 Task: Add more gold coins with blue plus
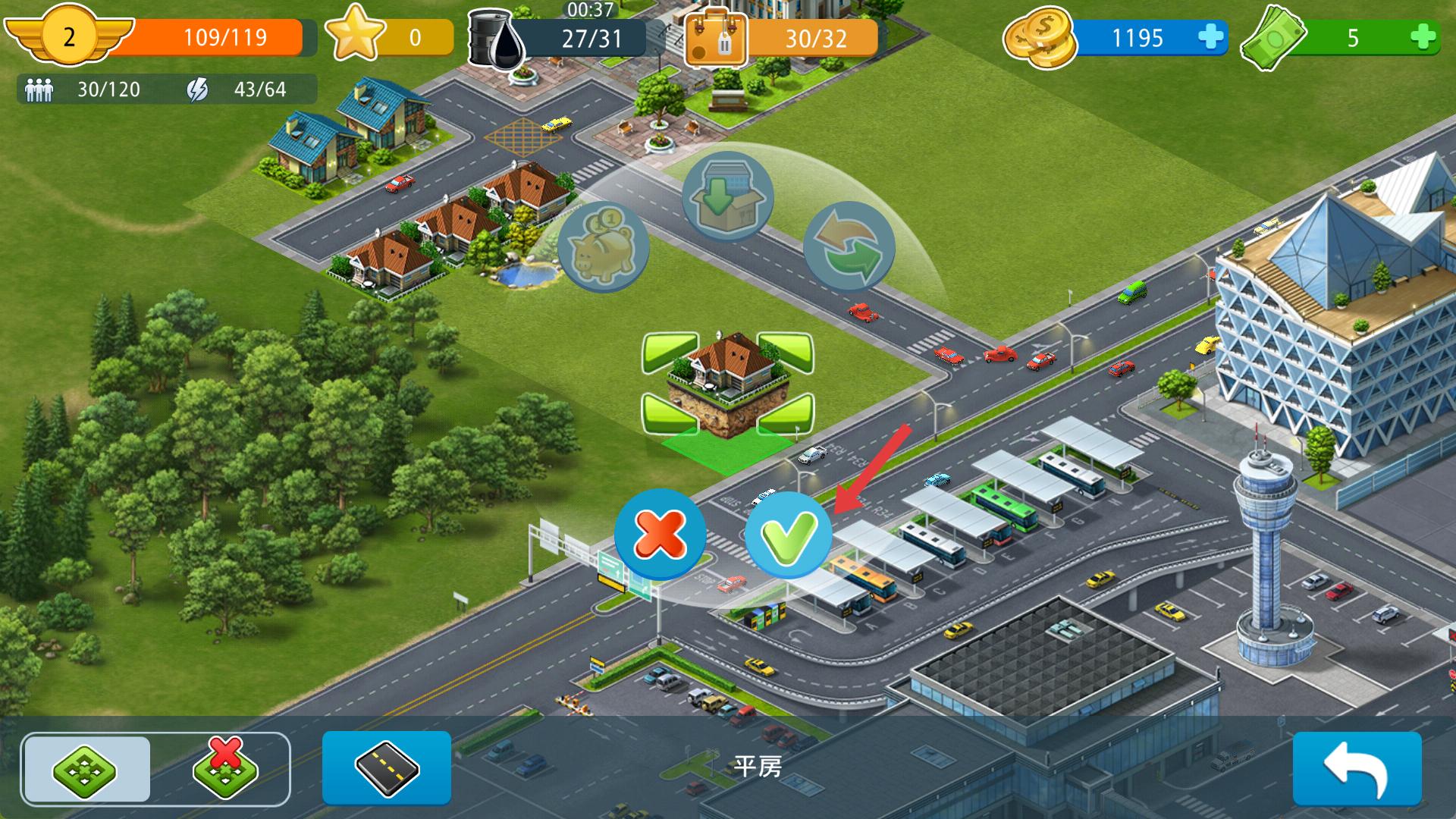(1210, 37)
